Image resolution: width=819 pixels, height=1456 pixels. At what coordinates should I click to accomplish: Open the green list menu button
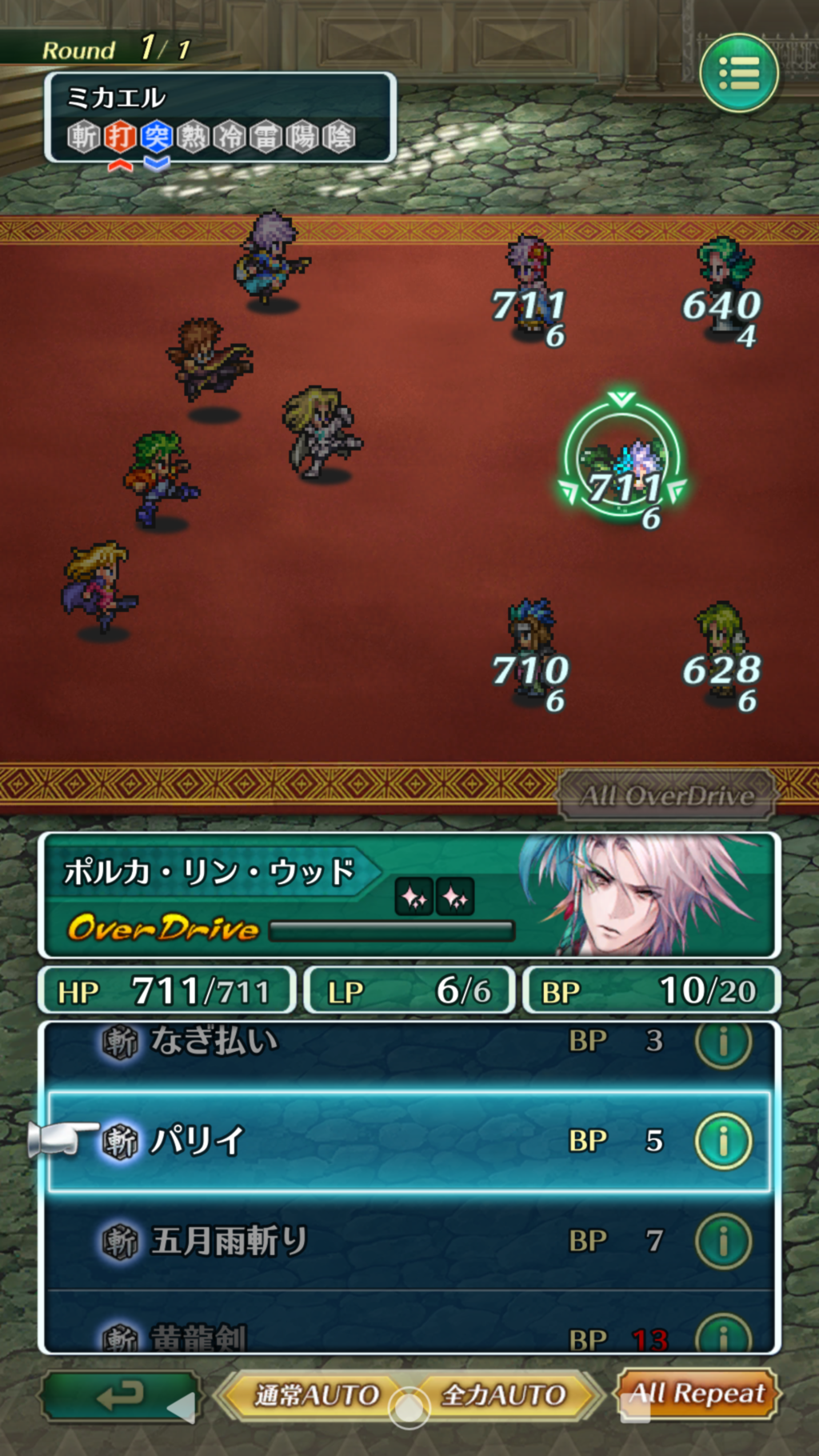click(x=738, y=74)
